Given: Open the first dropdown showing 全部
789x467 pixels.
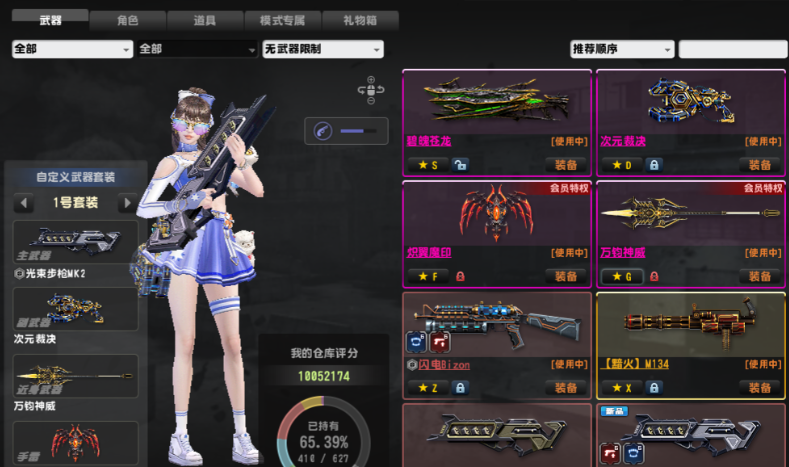Looking at the screenshot, I should pyautogui.click(x=72, y=49).
